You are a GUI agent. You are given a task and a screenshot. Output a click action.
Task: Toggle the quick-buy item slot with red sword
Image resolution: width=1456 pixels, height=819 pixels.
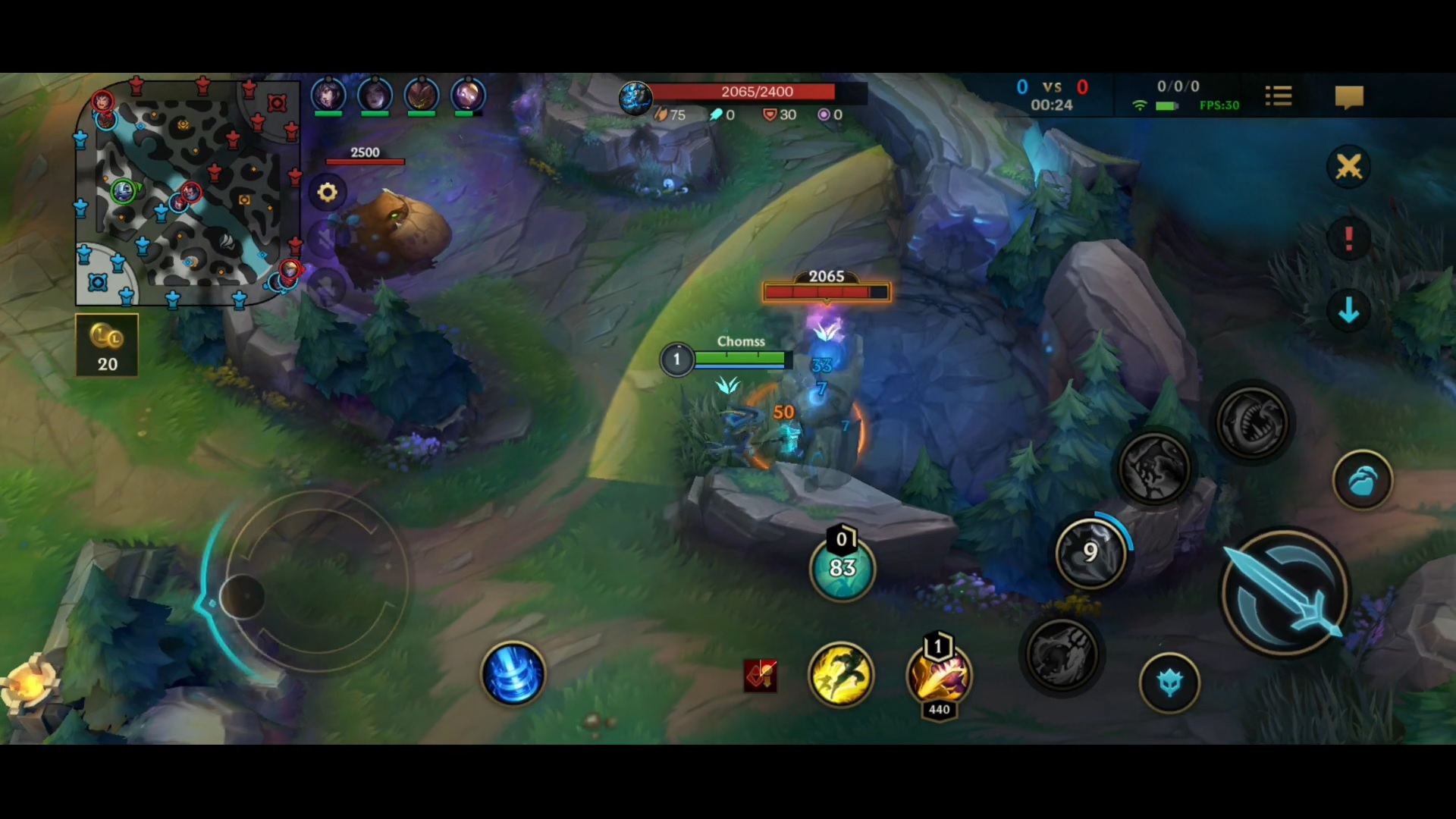coord(761,675)
